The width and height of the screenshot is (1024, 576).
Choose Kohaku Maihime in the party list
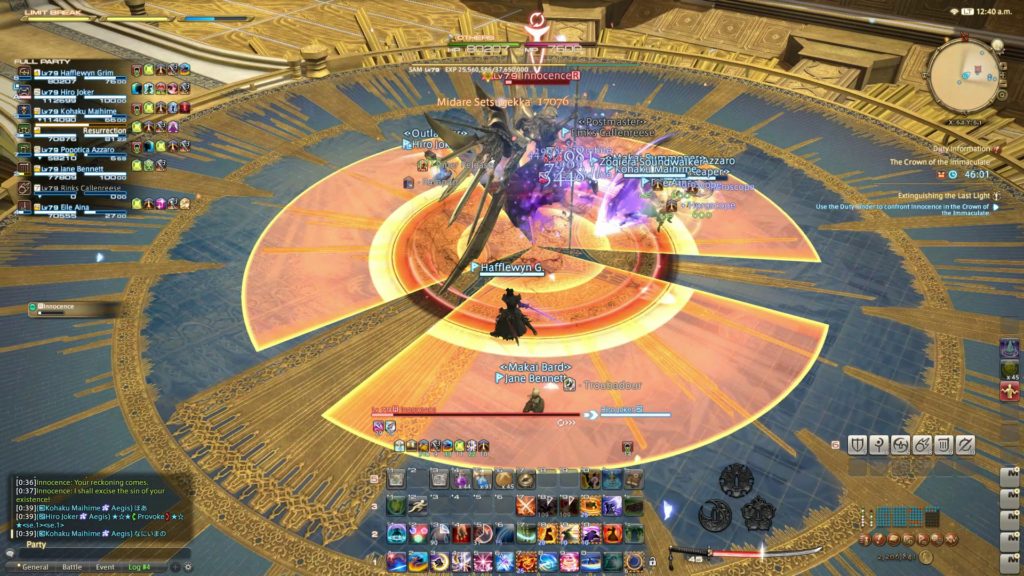coord(73,110)
